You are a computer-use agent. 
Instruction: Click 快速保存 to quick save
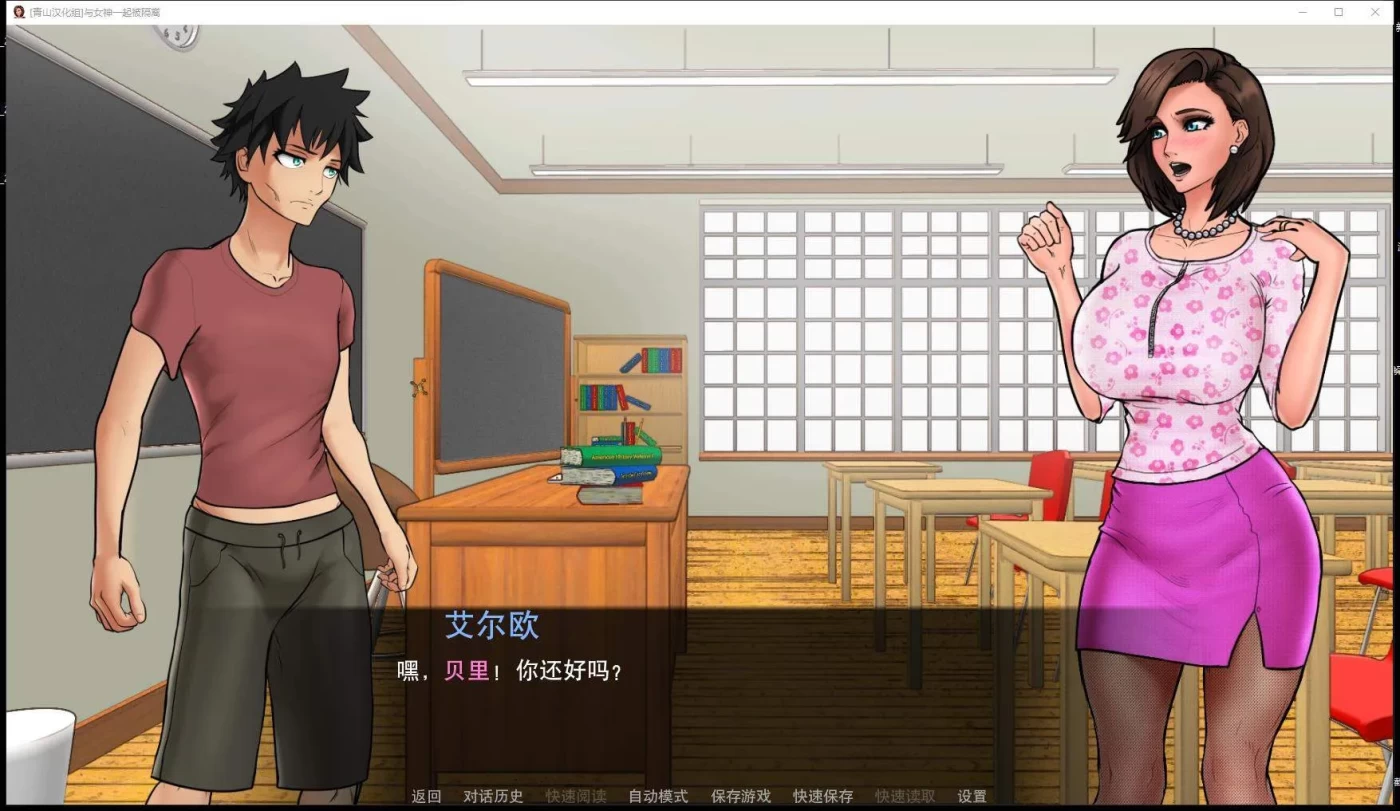pyautogui.click(x=822, y=796)
